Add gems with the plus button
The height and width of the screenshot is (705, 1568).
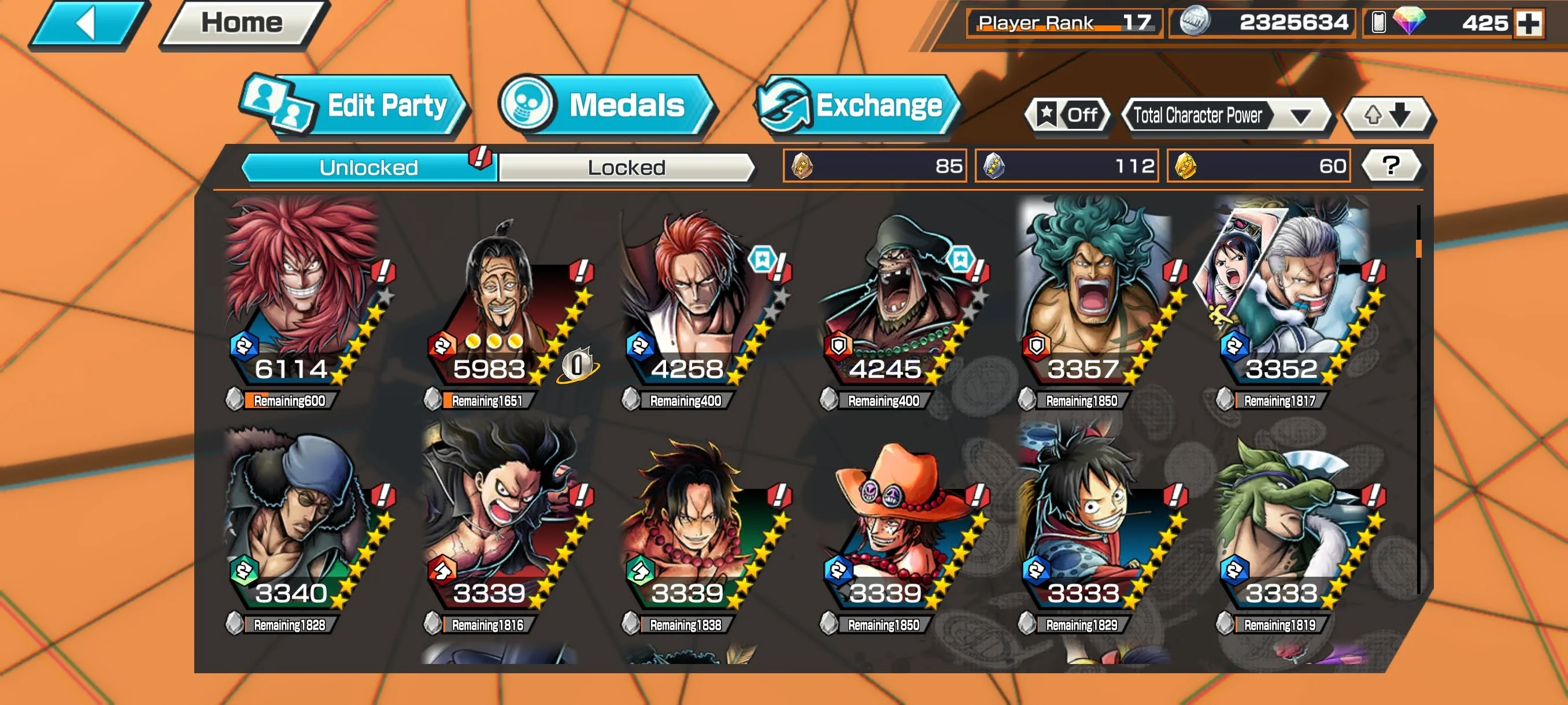(x=1529, y=23)
